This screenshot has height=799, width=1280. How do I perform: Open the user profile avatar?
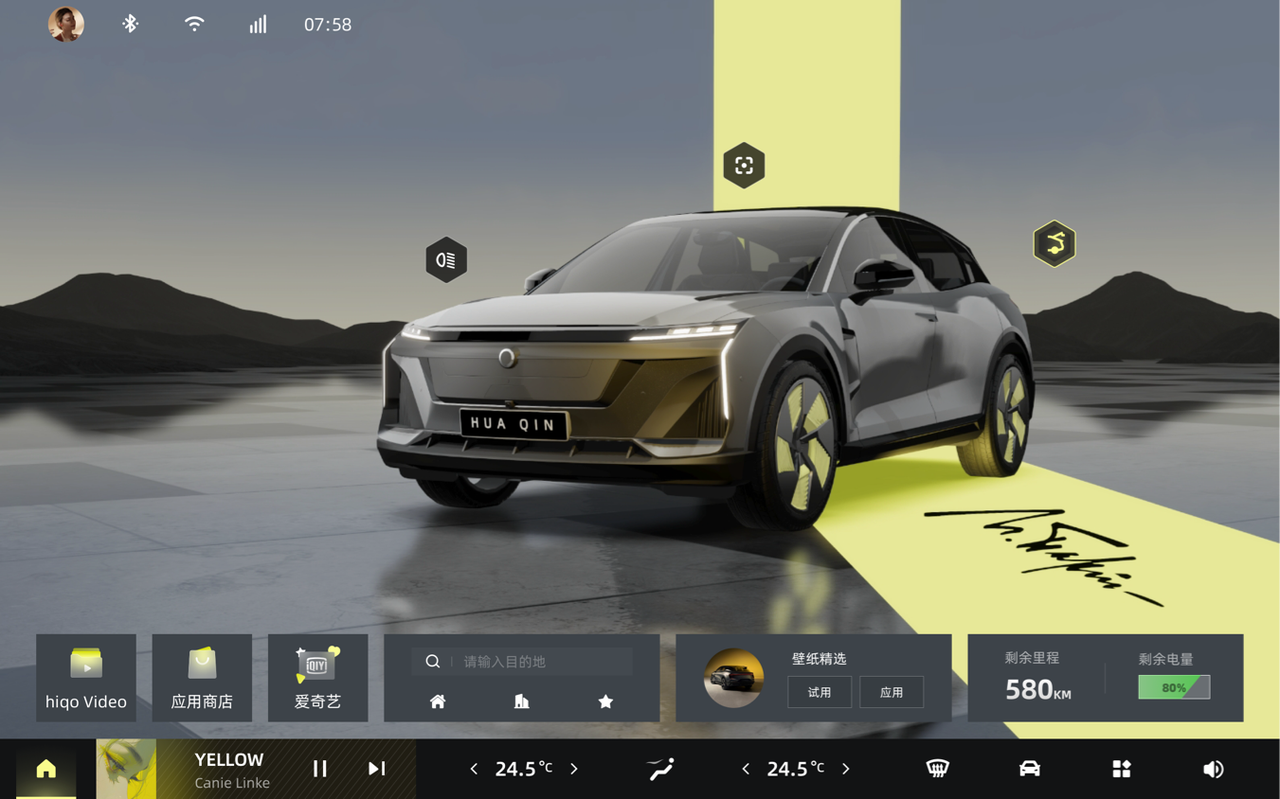pos(66,24)
